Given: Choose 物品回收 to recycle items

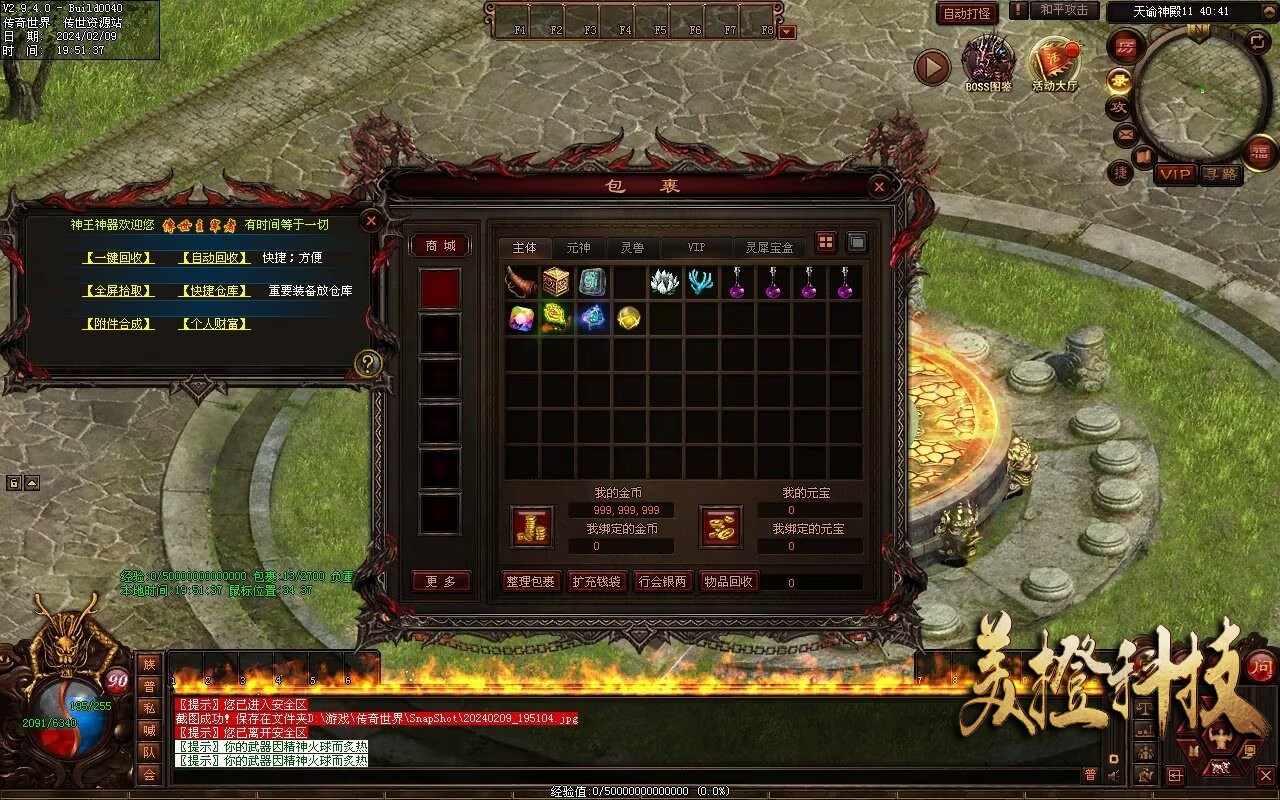Looking at the screenshot, I should [729, 581].
